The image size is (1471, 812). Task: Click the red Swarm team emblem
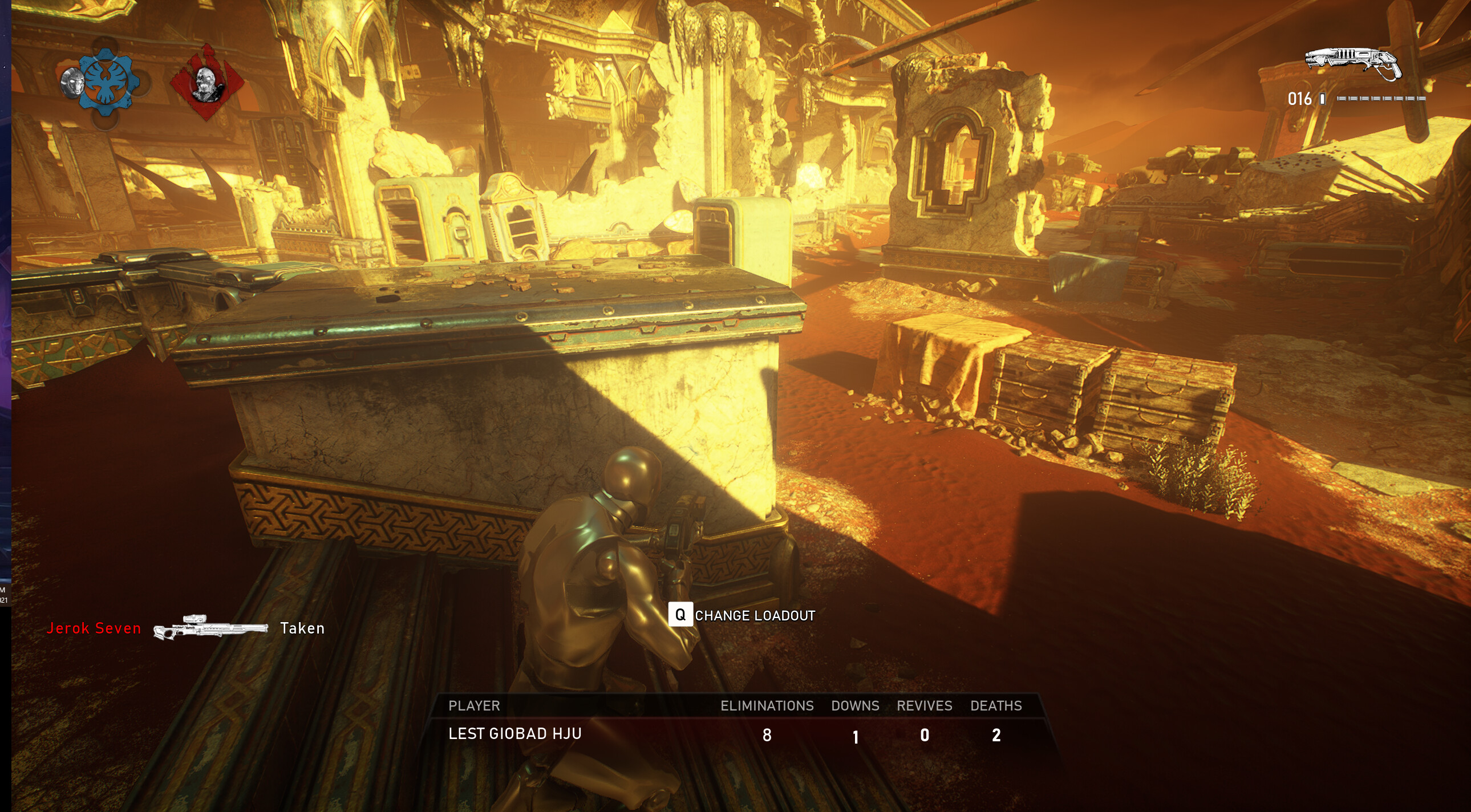206,83
